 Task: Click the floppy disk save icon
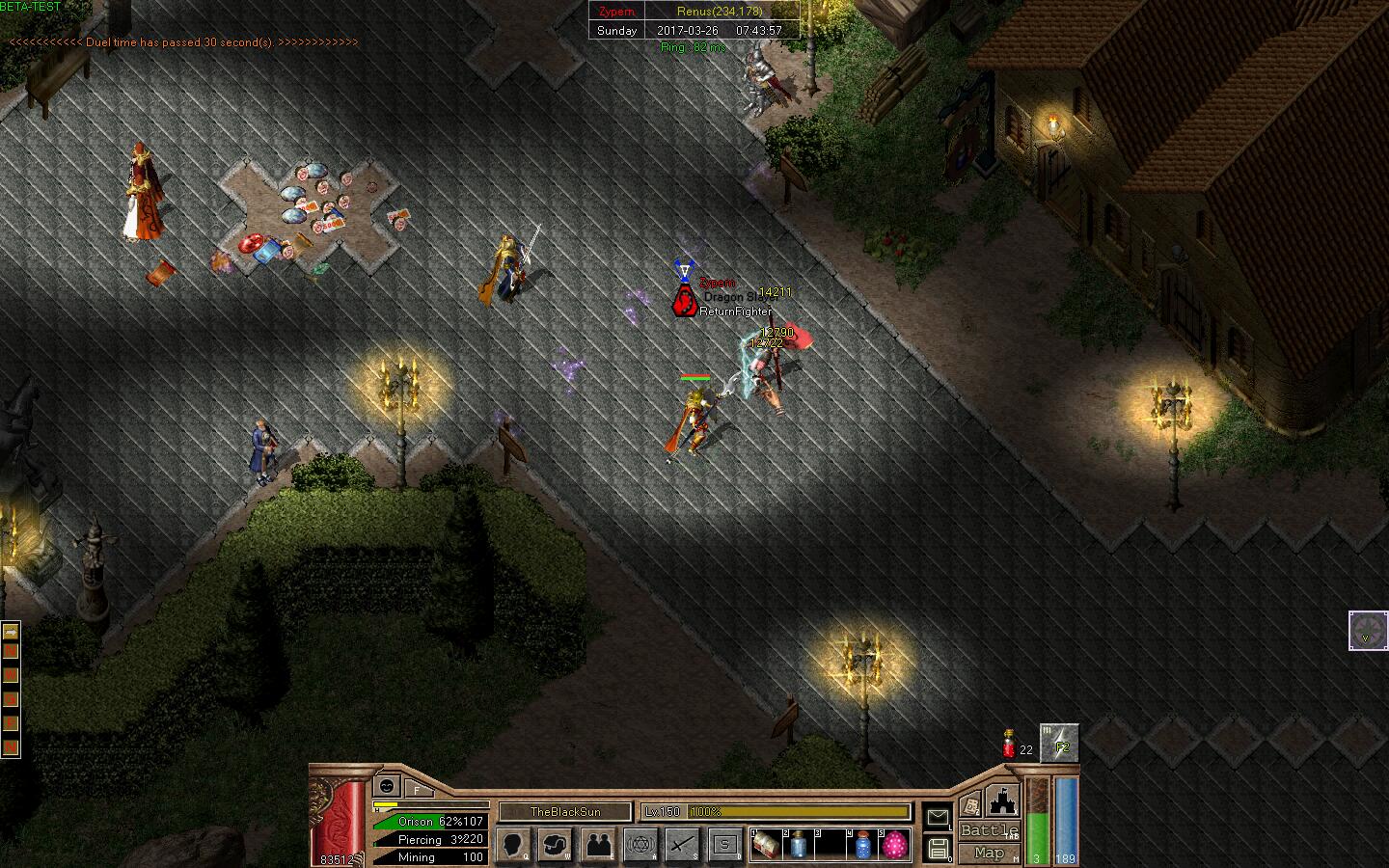click(x=938, y=849)
